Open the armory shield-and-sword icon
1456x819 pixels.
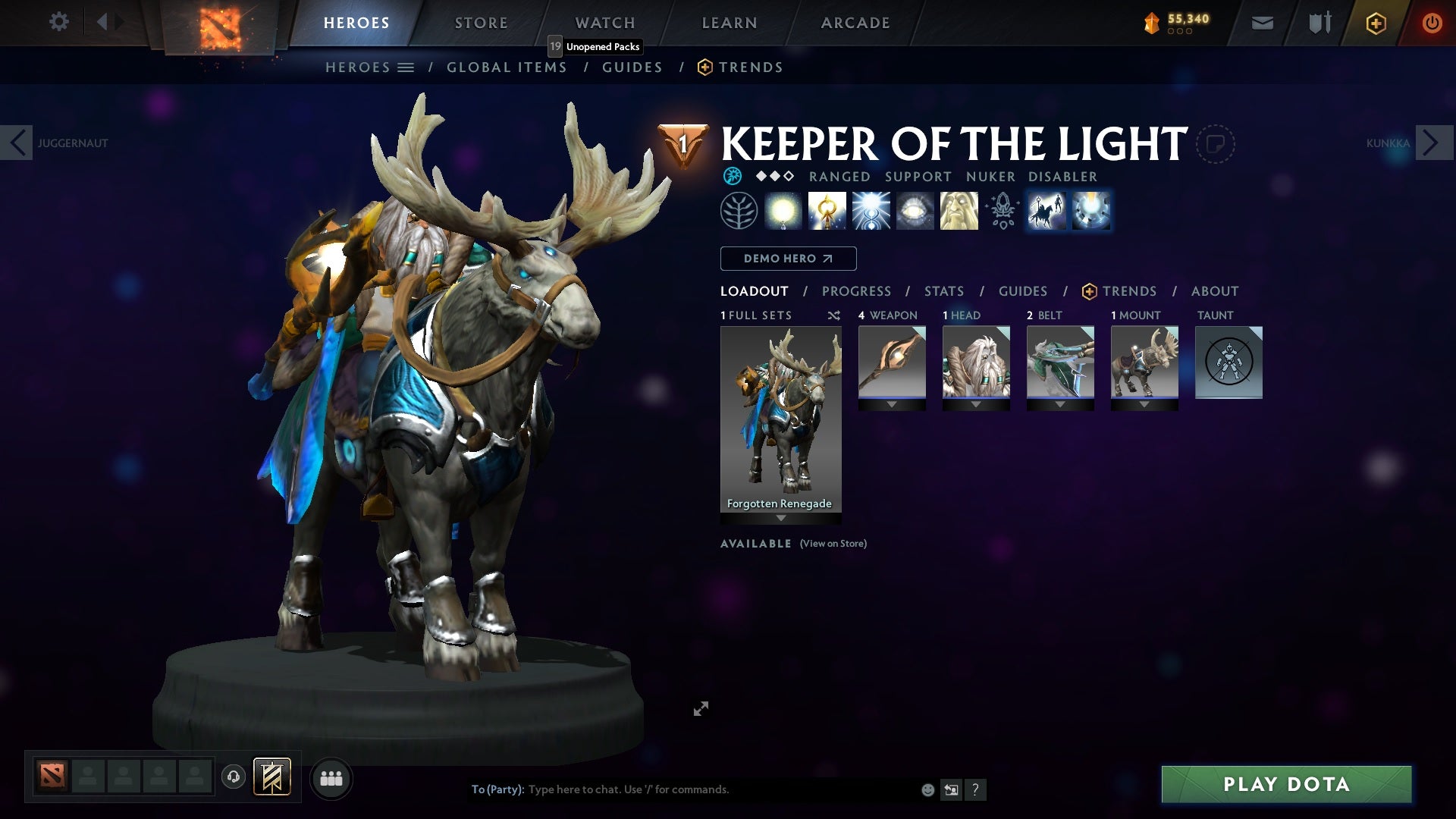pyautogui.click(x=1318, y=22)
